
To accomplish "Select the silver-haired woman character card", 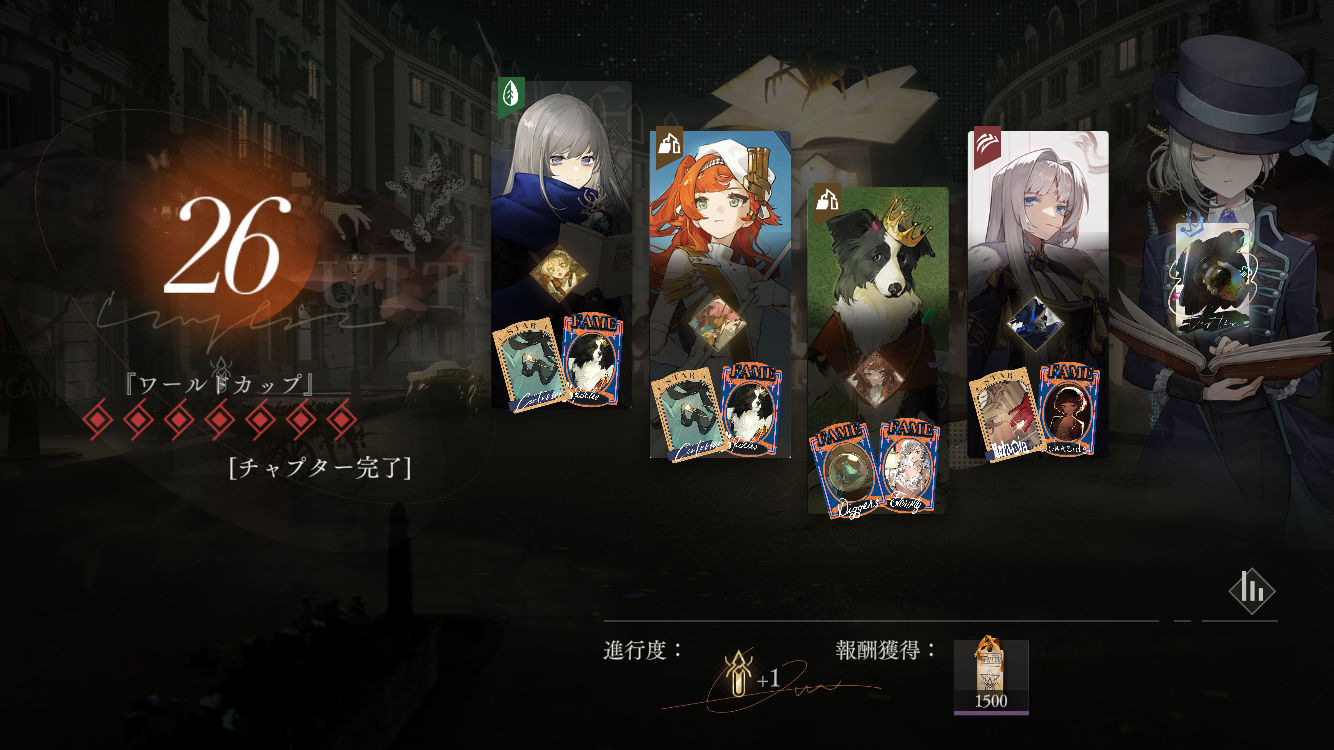I will (1038, 250).
